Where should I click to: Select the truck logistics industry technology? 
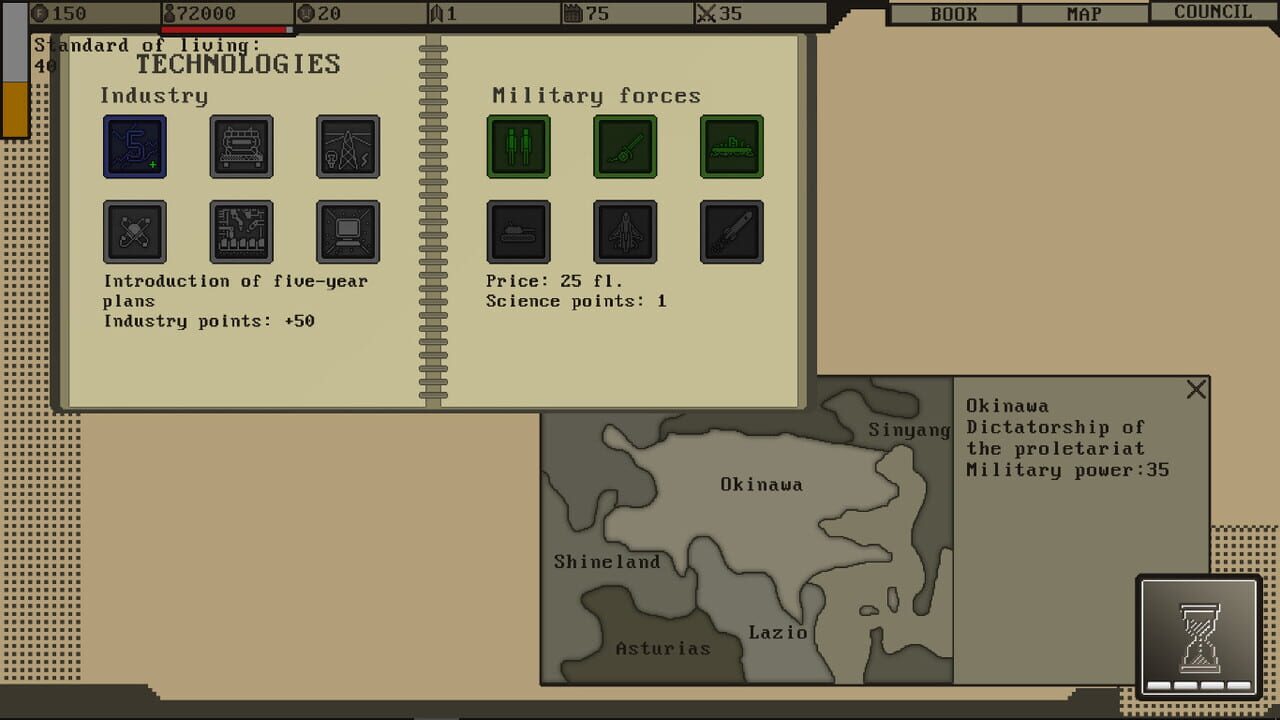tap(241, 146)
